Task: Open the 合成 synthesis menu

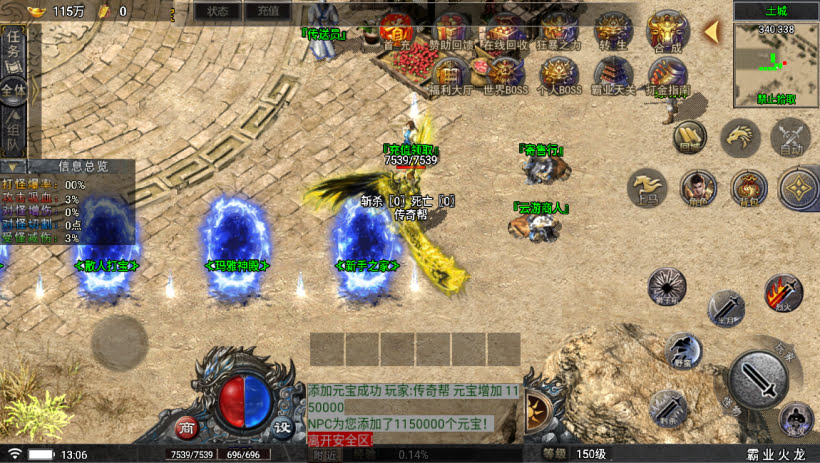Action: tap(666, 30)
